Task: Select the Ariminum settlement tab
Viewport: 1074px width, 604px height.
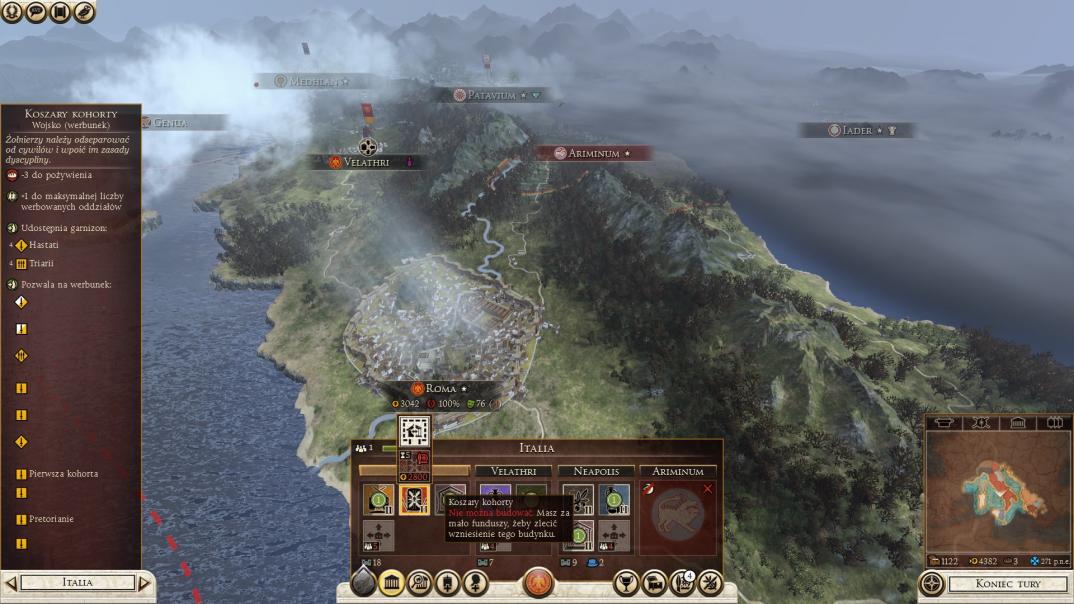Action: 677,471
